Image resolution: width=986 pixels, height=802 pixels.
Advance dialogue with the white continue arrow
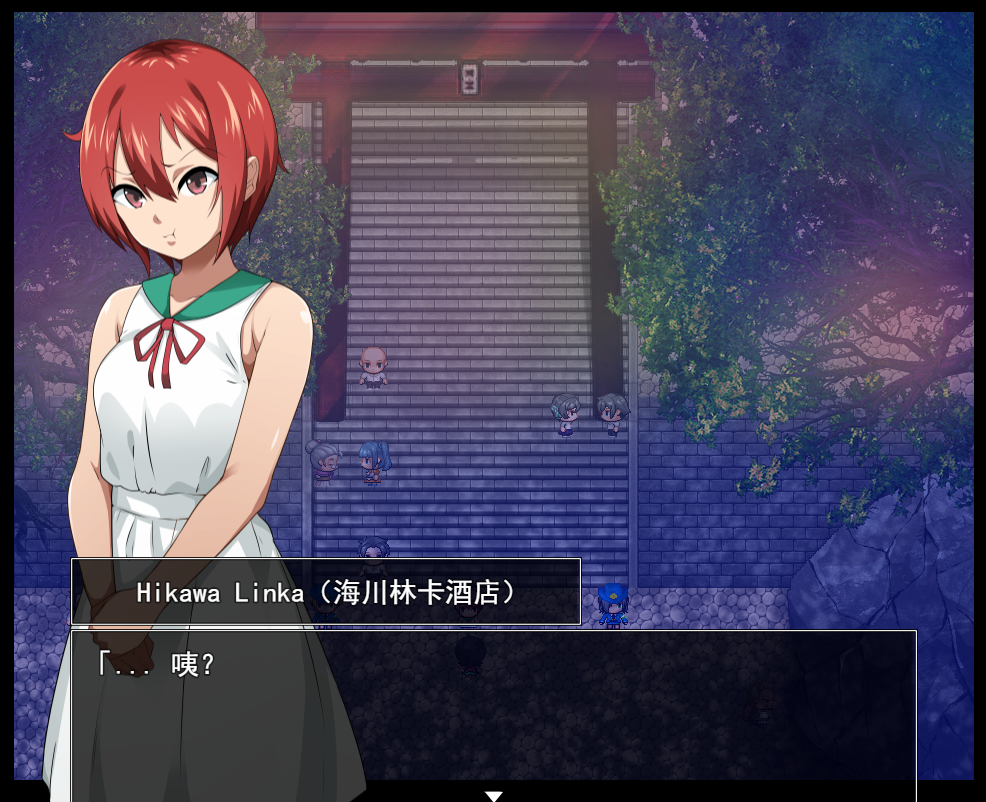click(493, 795)
